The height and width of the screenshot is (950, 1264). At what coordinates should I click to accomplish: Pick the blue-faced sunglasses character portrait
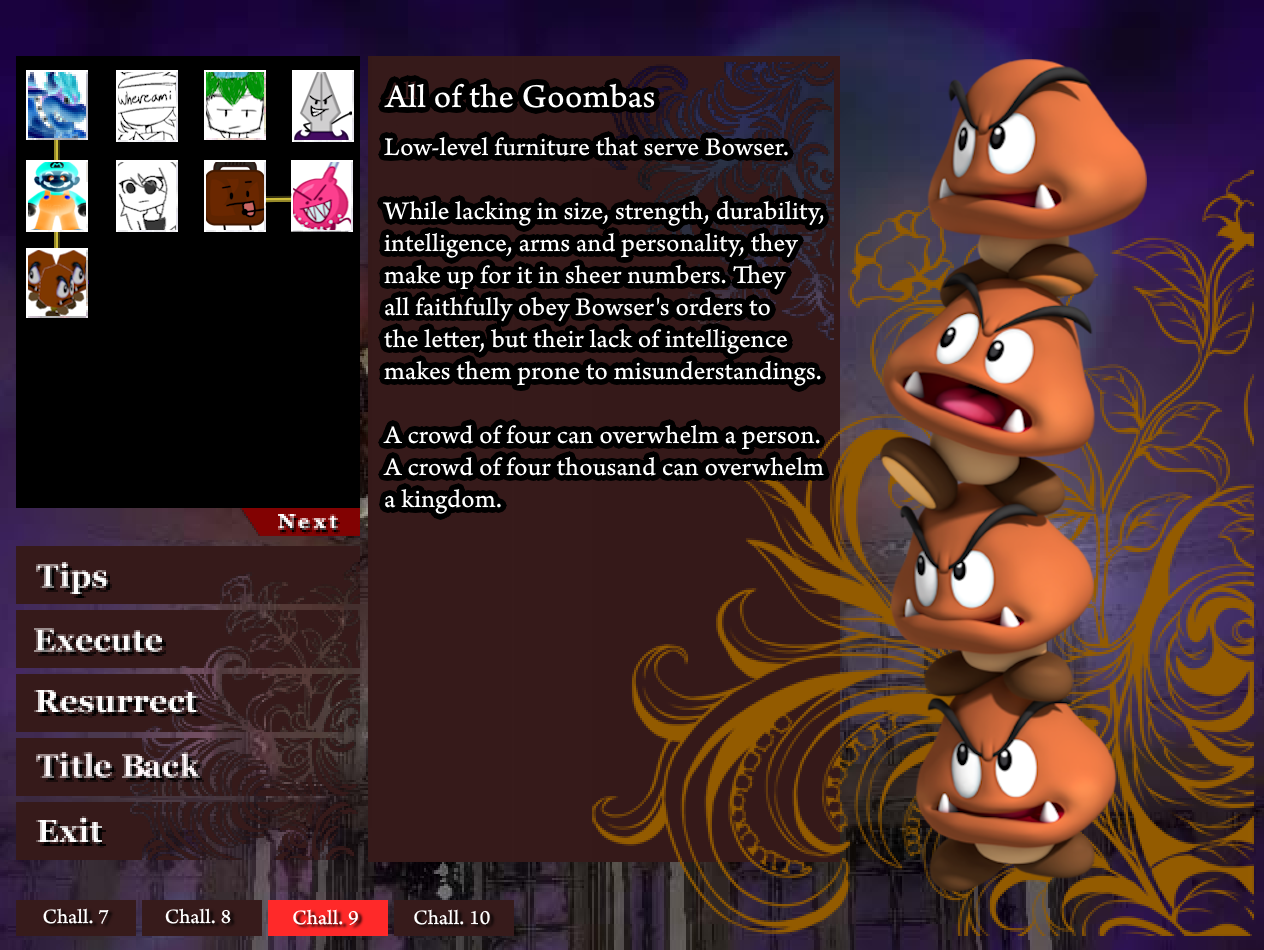point(57,196)
